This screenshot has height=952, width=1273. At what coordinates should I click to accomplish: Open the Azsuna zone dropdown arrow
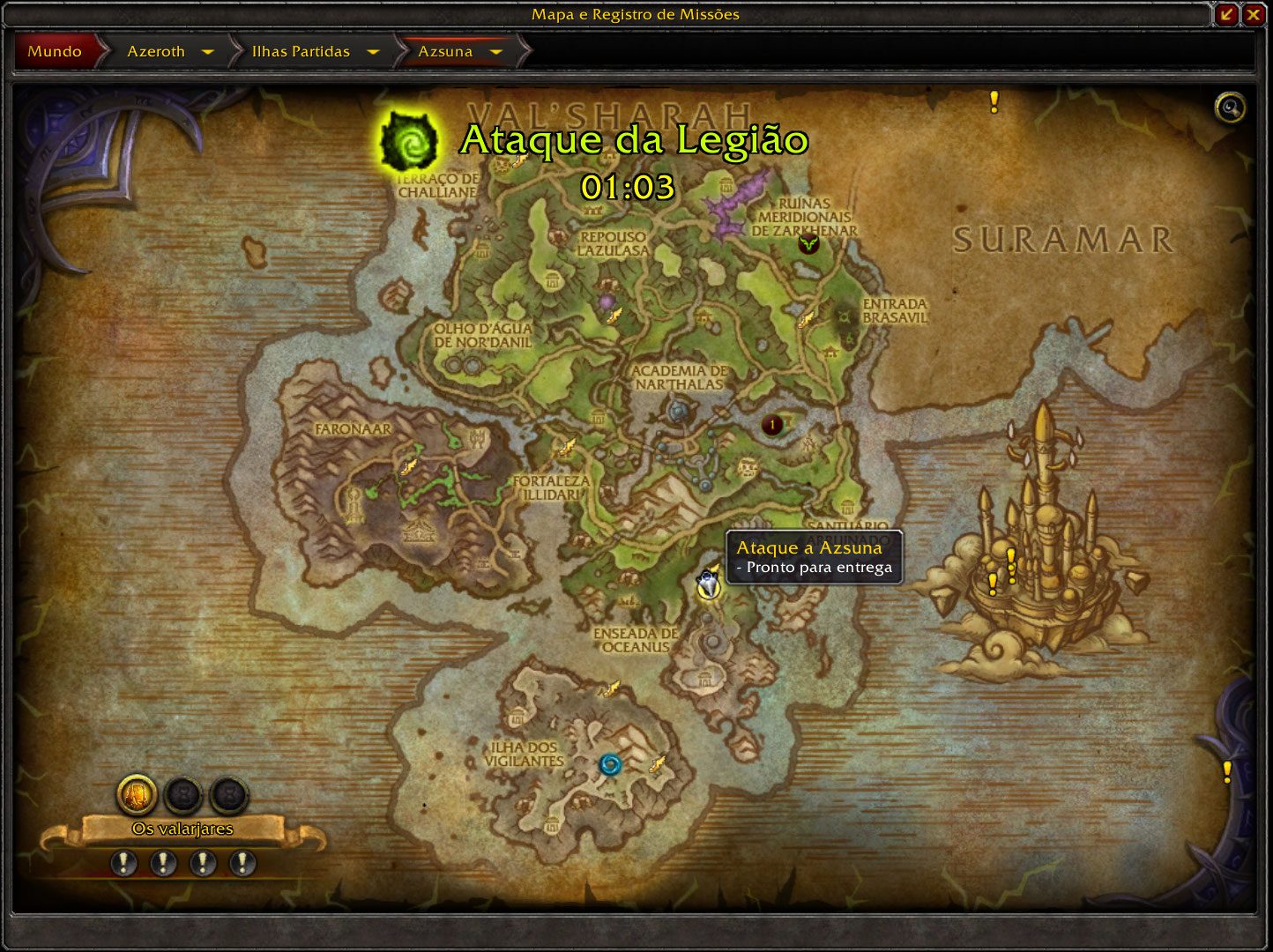[496, 52]
